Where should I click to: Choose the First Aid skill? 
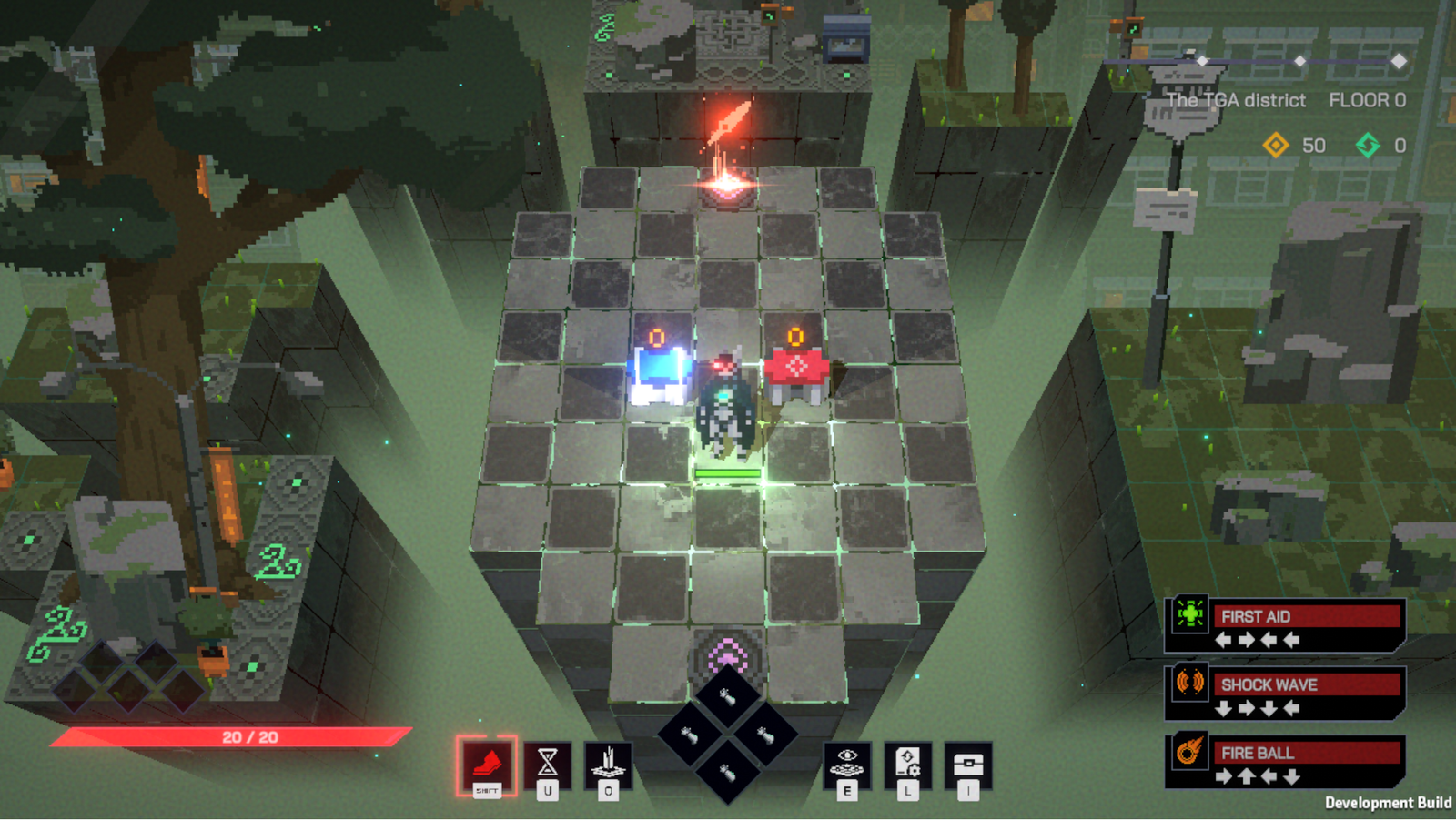click(x=1285, y=626)
